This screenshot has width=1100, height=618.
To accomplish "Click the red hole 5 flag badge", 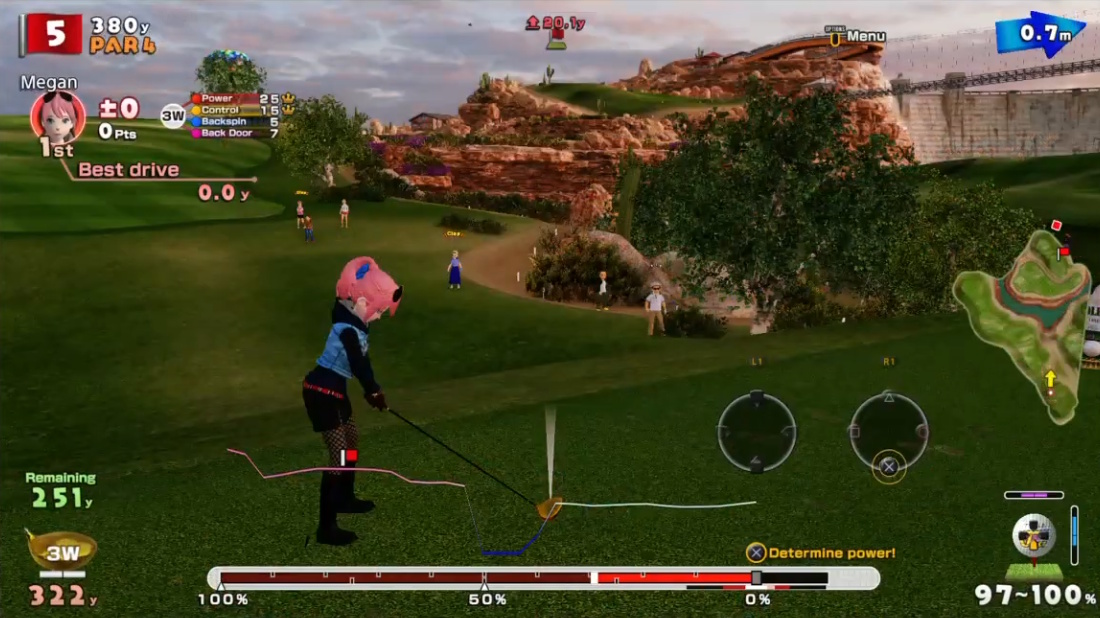I will click(54, 34).
